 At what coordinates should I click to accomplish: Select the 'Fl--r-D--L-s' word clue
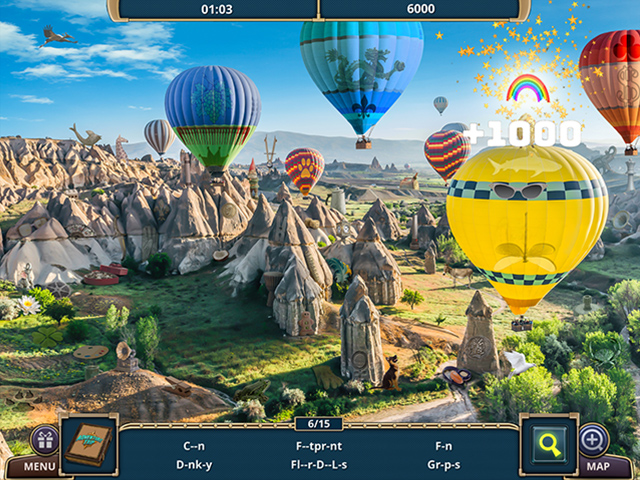[318, 464]
